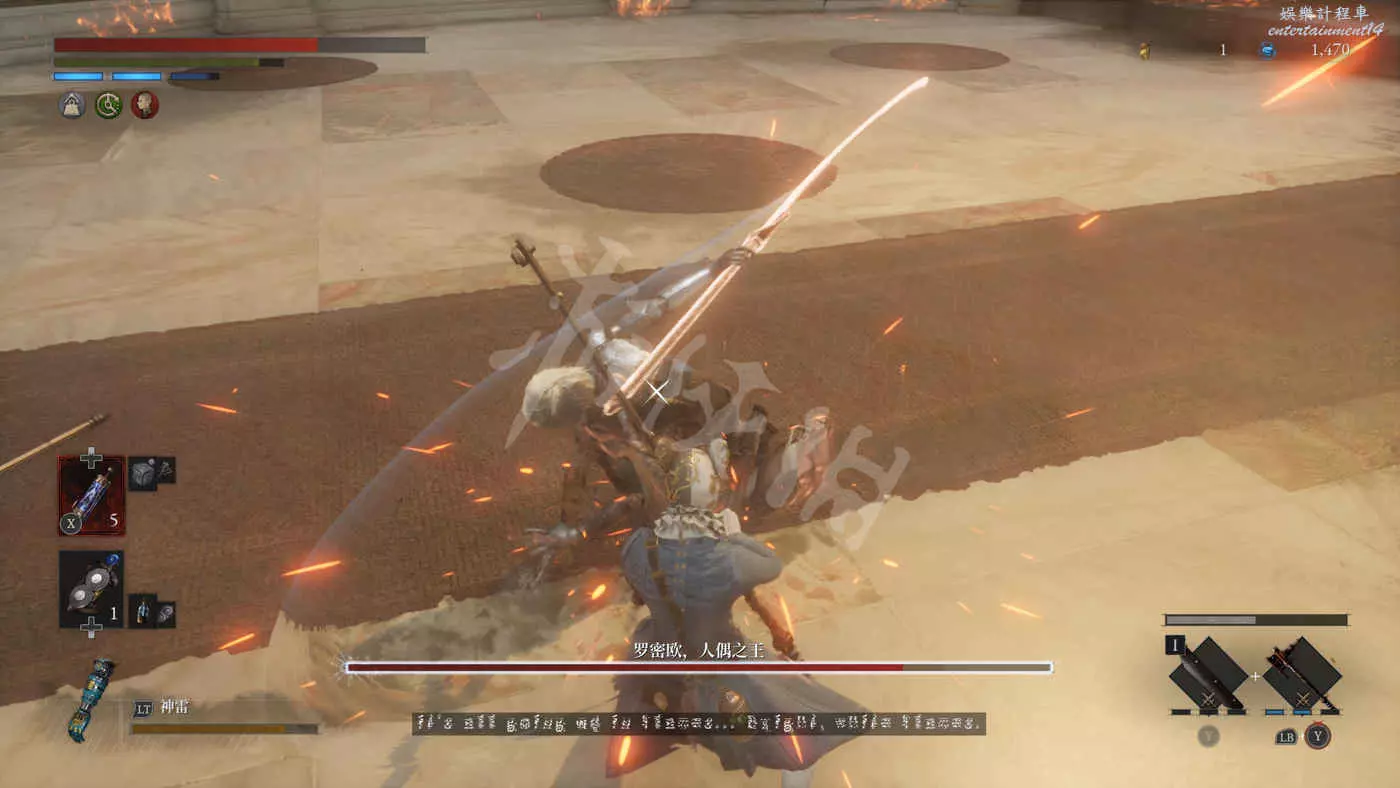Click the small yellow item counter icon
Screen dimensions: 1400x788
pos(1144,50)
